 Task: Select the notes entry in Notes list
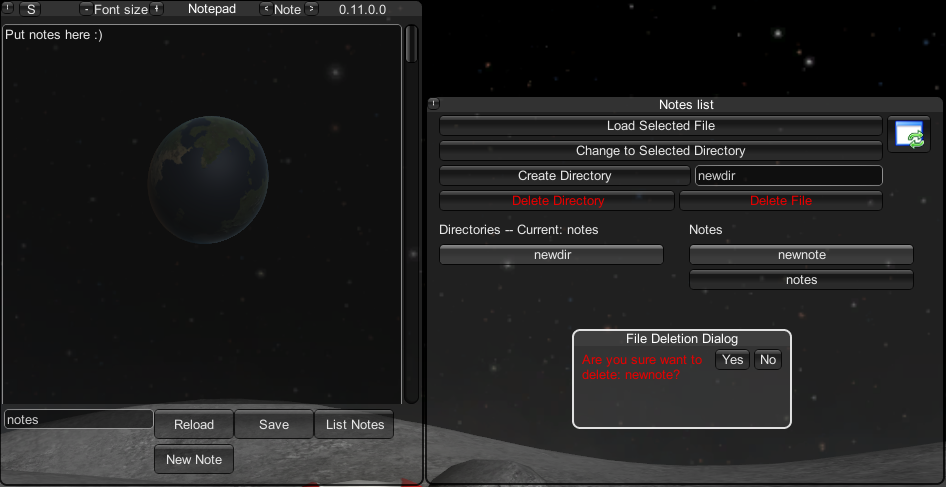point(801,280)
